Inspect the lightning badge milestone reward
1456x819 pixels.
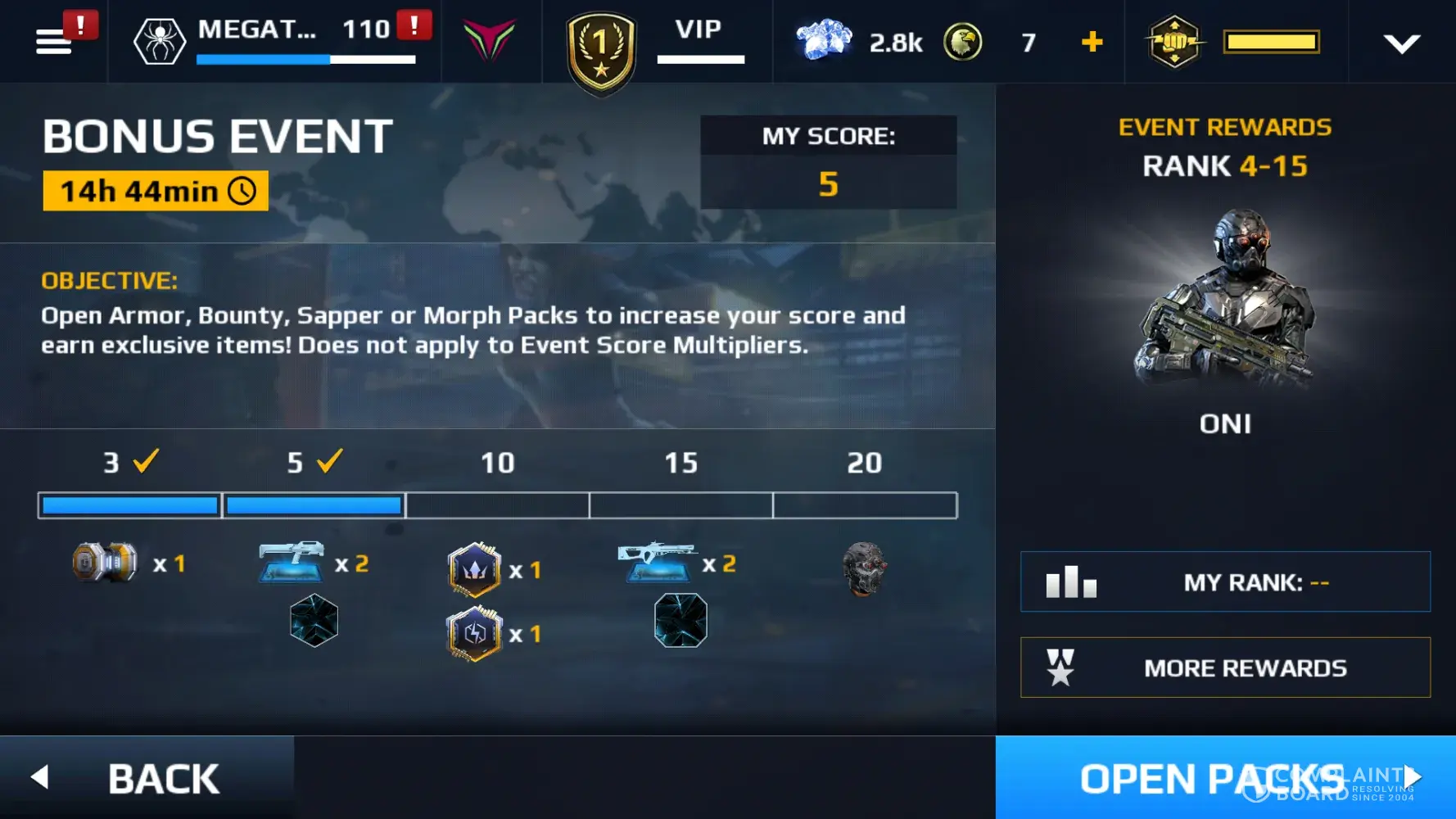[474, 634]
